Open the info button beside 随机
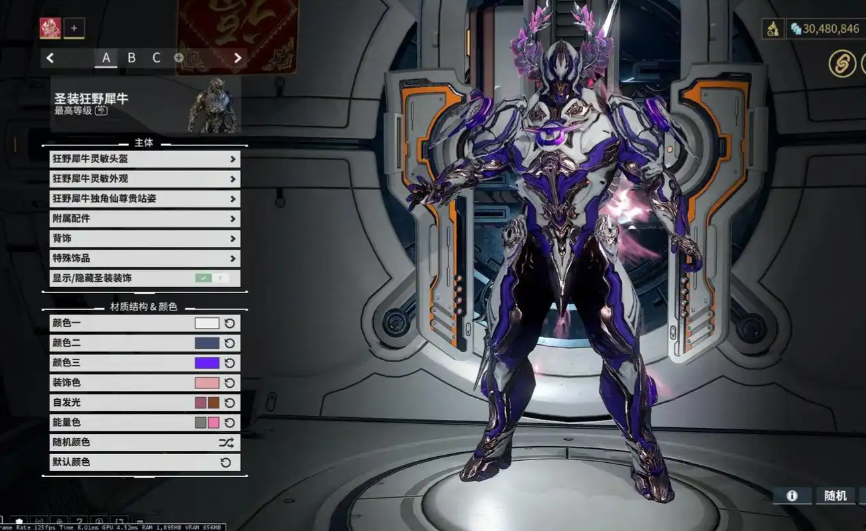 792,496
